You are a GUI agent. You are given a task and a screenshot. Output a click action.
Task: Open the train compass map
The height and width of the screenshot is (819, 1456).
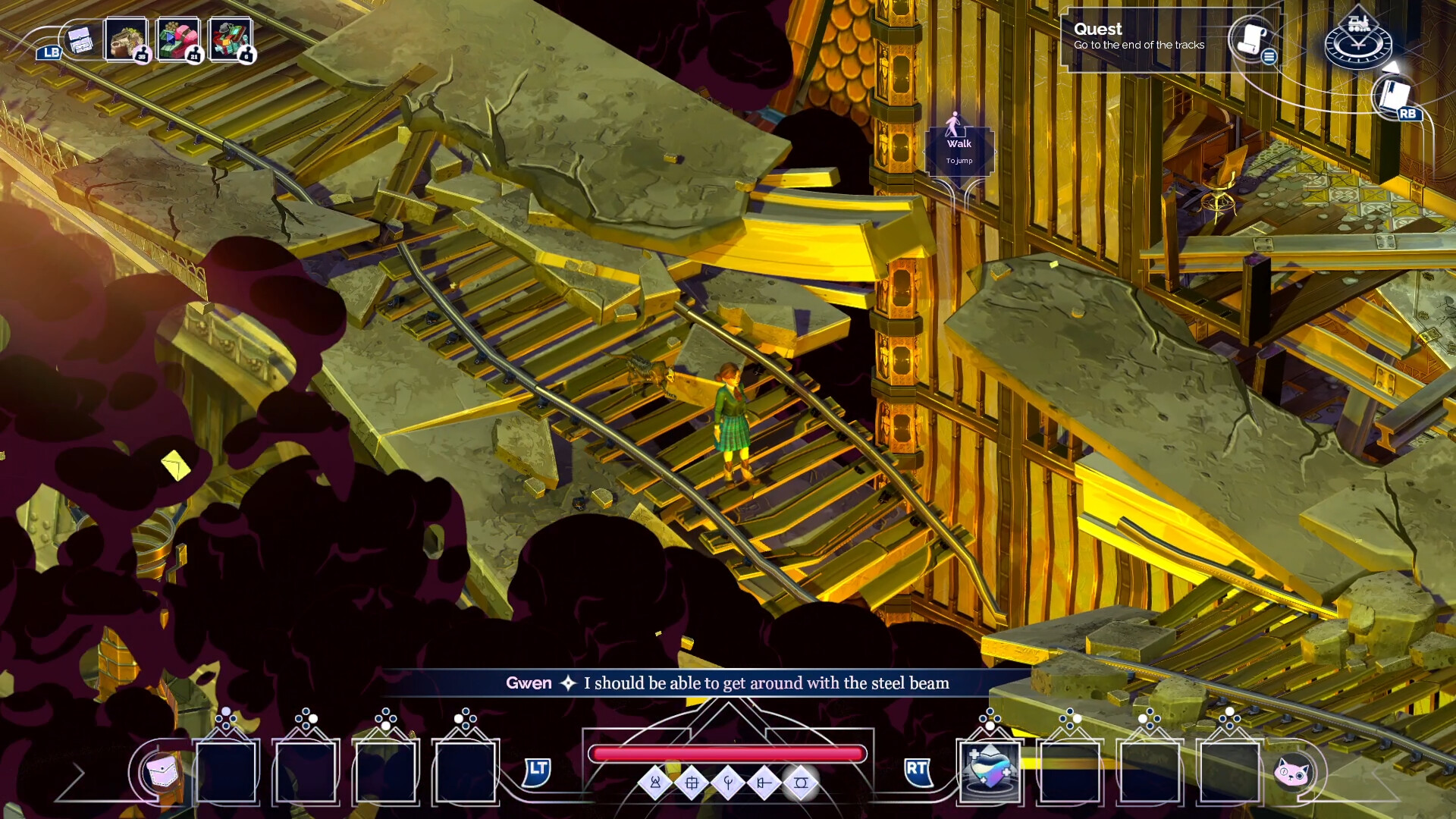pyautogui.click(x=1357, y=42)
